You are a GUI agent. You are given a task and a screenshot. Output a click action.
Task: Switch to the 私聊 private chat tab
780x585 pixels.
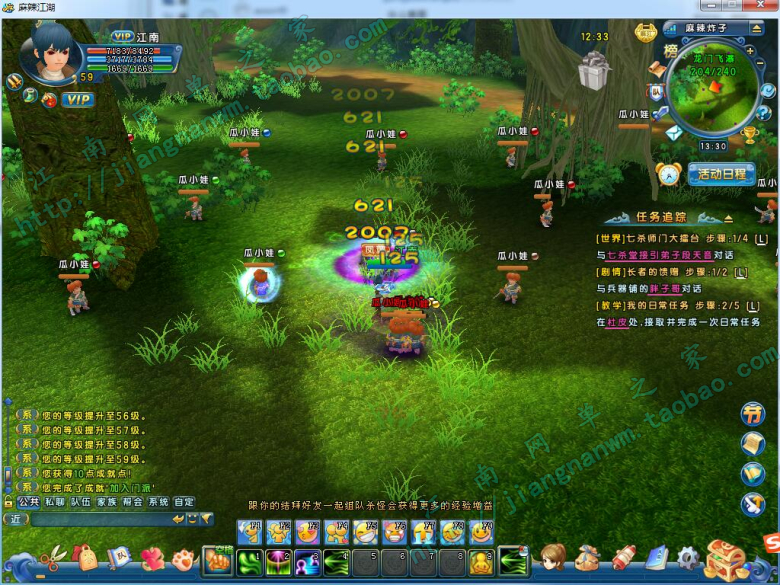[54, 502]
